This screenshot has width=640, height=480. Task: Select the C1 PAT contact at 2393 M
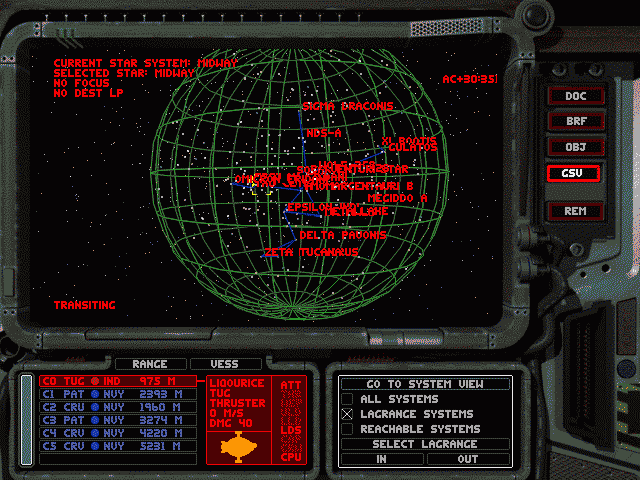click(x=117, y=394)
